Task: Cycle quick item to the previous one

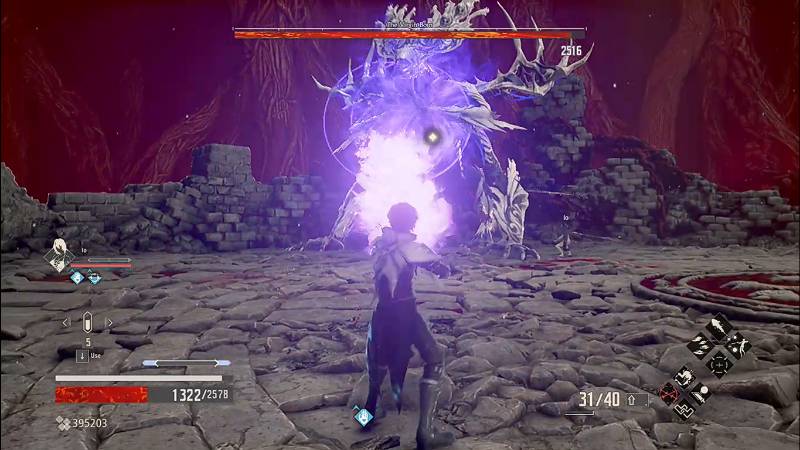Action: [67, 323]
